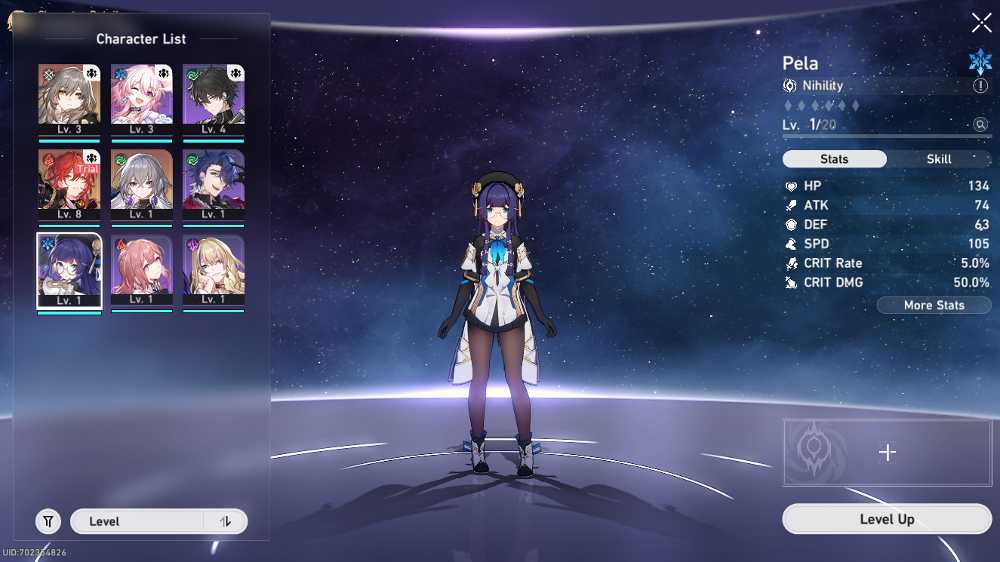Choose the pink-haired March 7th portrait
The image size is (1000, 562).
[x=141, y=97]
